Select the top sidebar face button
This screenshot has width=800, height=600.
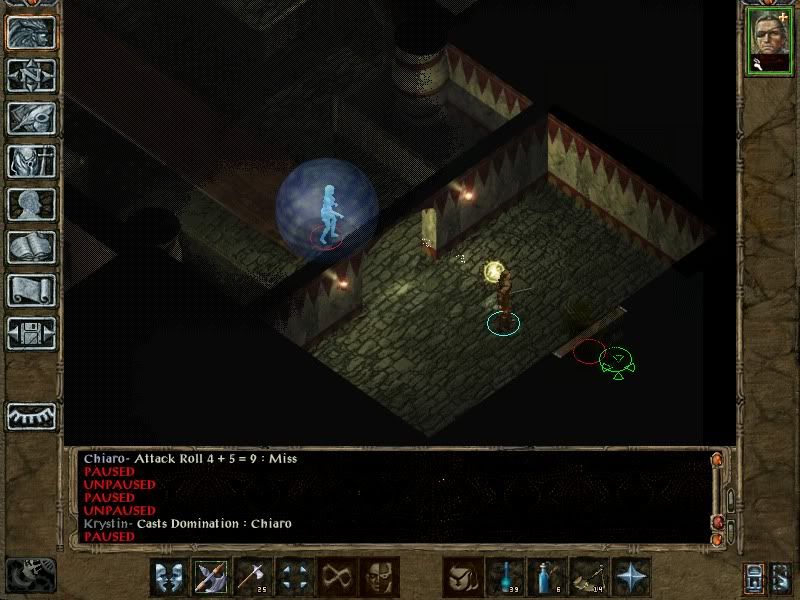coord(31,33)
